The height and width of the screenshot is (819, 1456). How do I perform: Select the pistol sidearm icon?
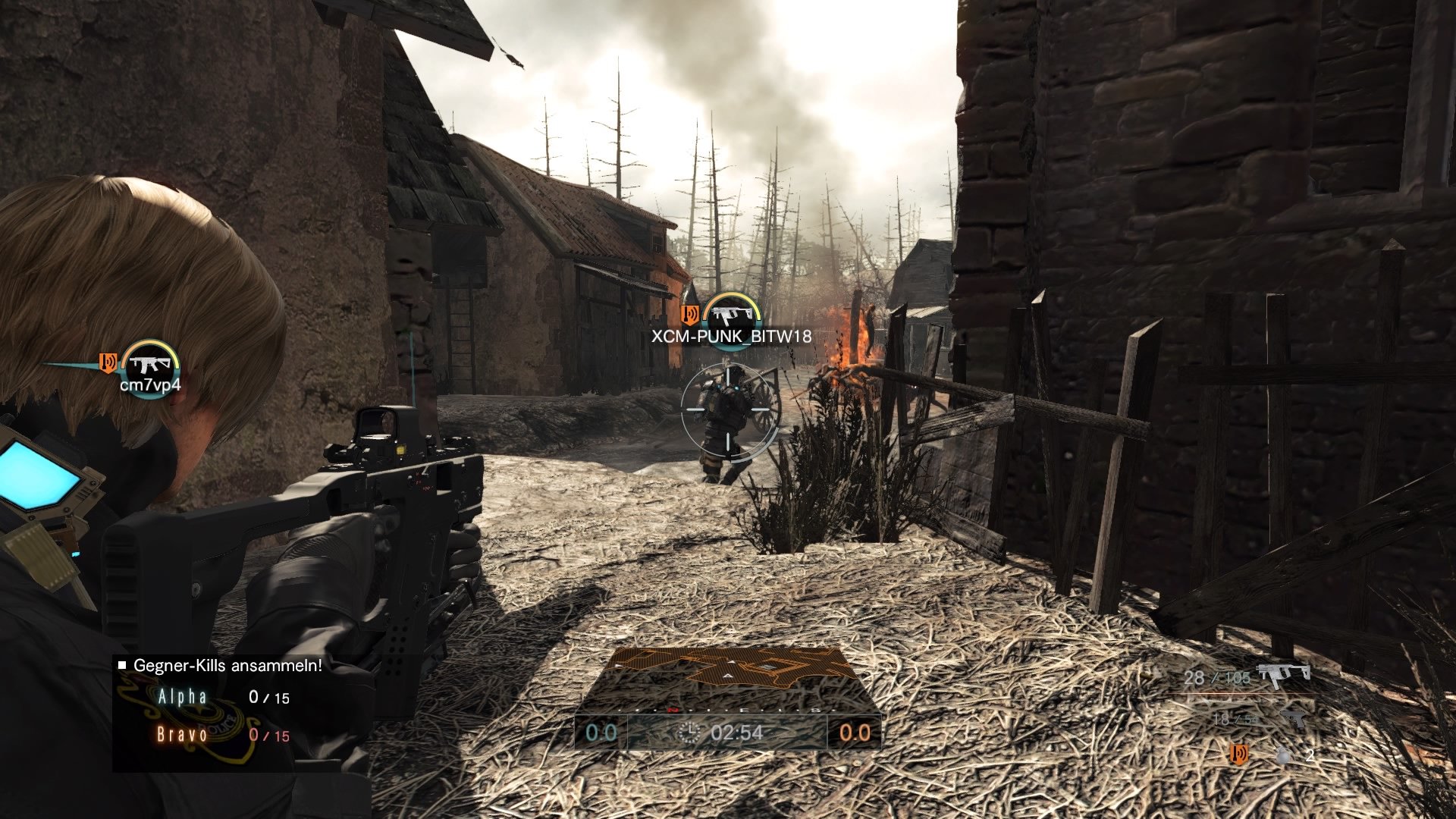(x=1294, y=719)
